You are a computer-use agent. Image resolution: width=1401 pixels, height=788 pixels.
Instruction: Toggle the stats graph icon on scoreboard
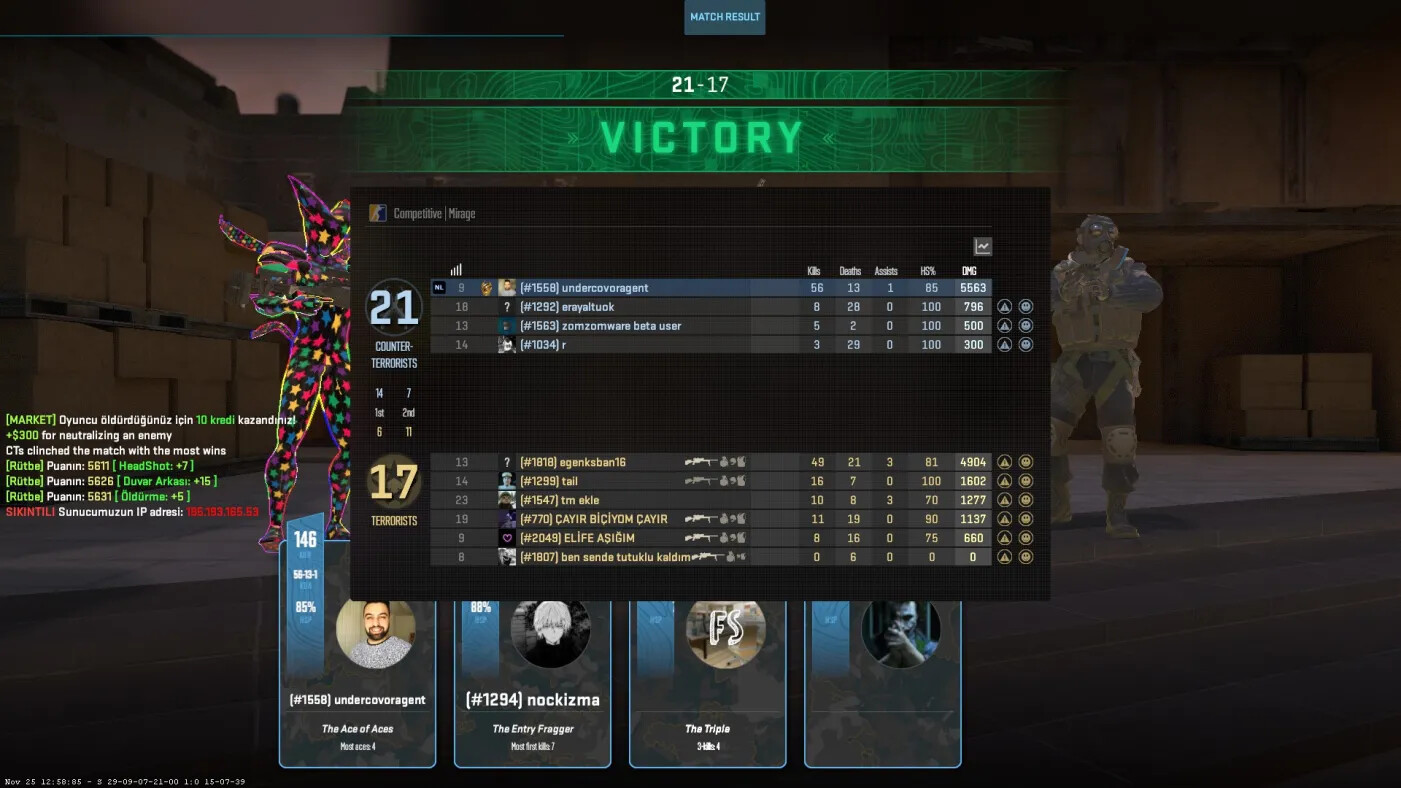coord(982,246)
